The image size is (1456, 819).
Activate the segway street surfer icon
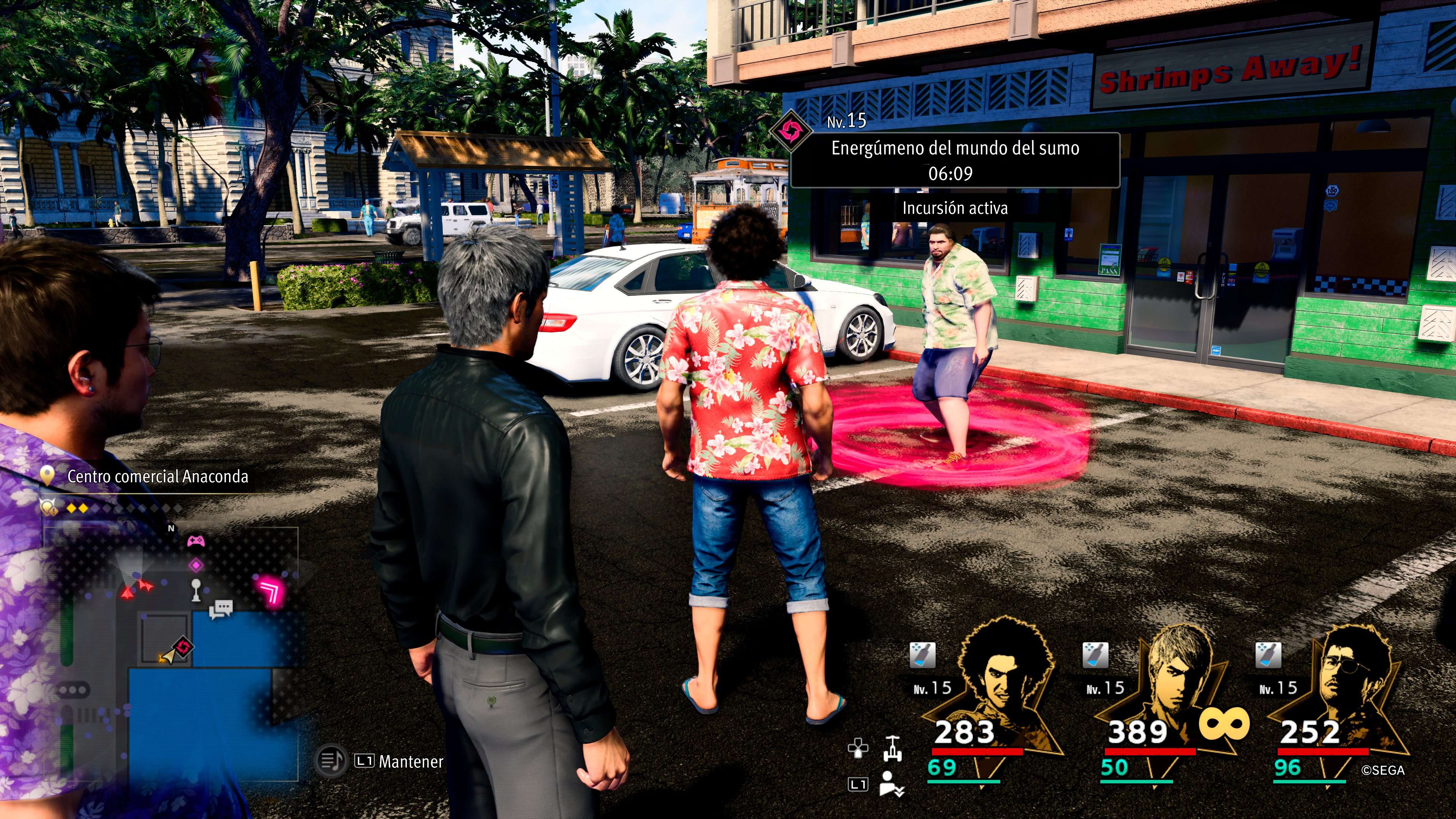tap(892, 749)
